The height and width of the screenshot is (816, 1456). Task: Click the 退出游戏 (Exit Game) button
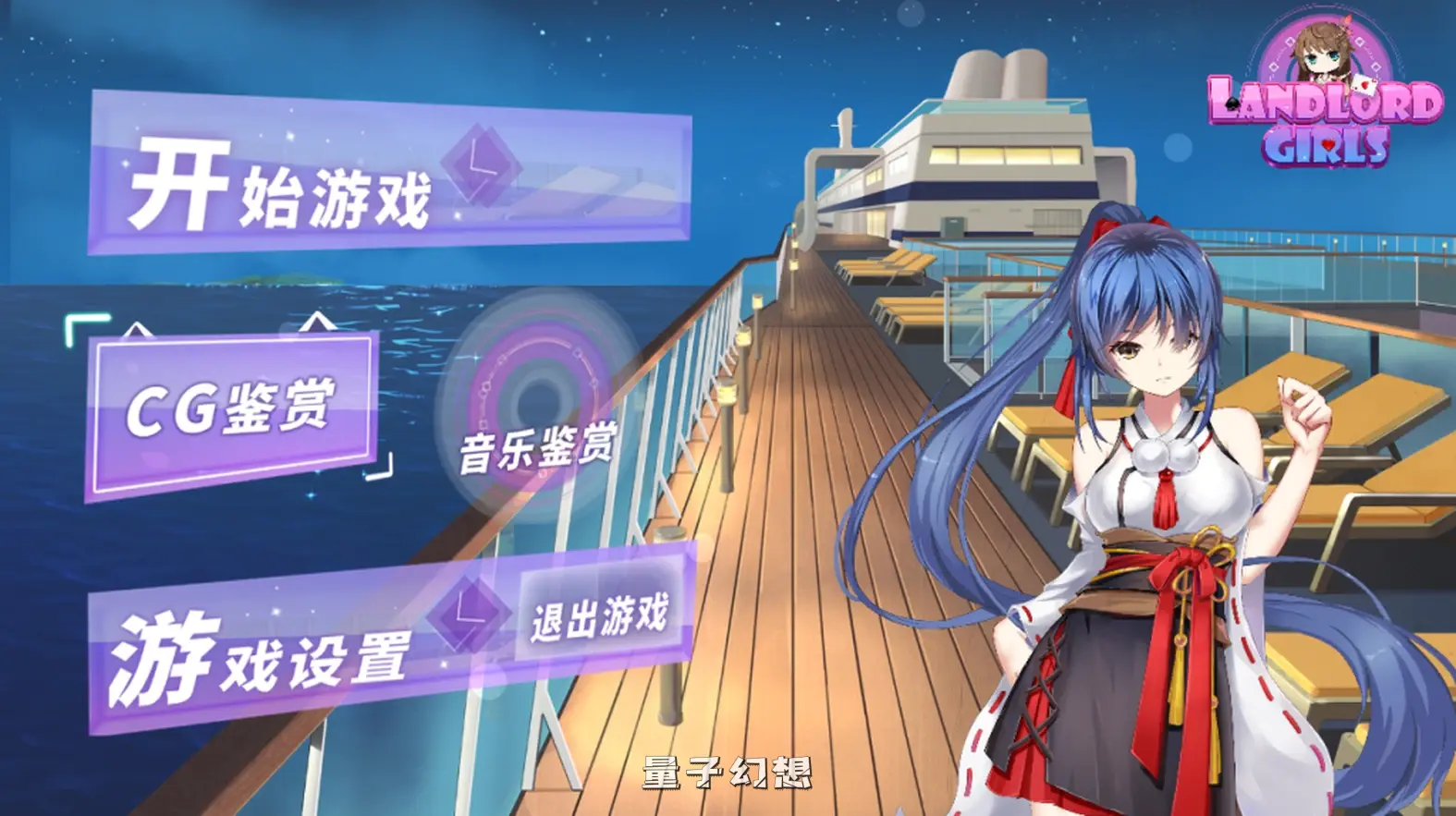[x=599, y=621]
